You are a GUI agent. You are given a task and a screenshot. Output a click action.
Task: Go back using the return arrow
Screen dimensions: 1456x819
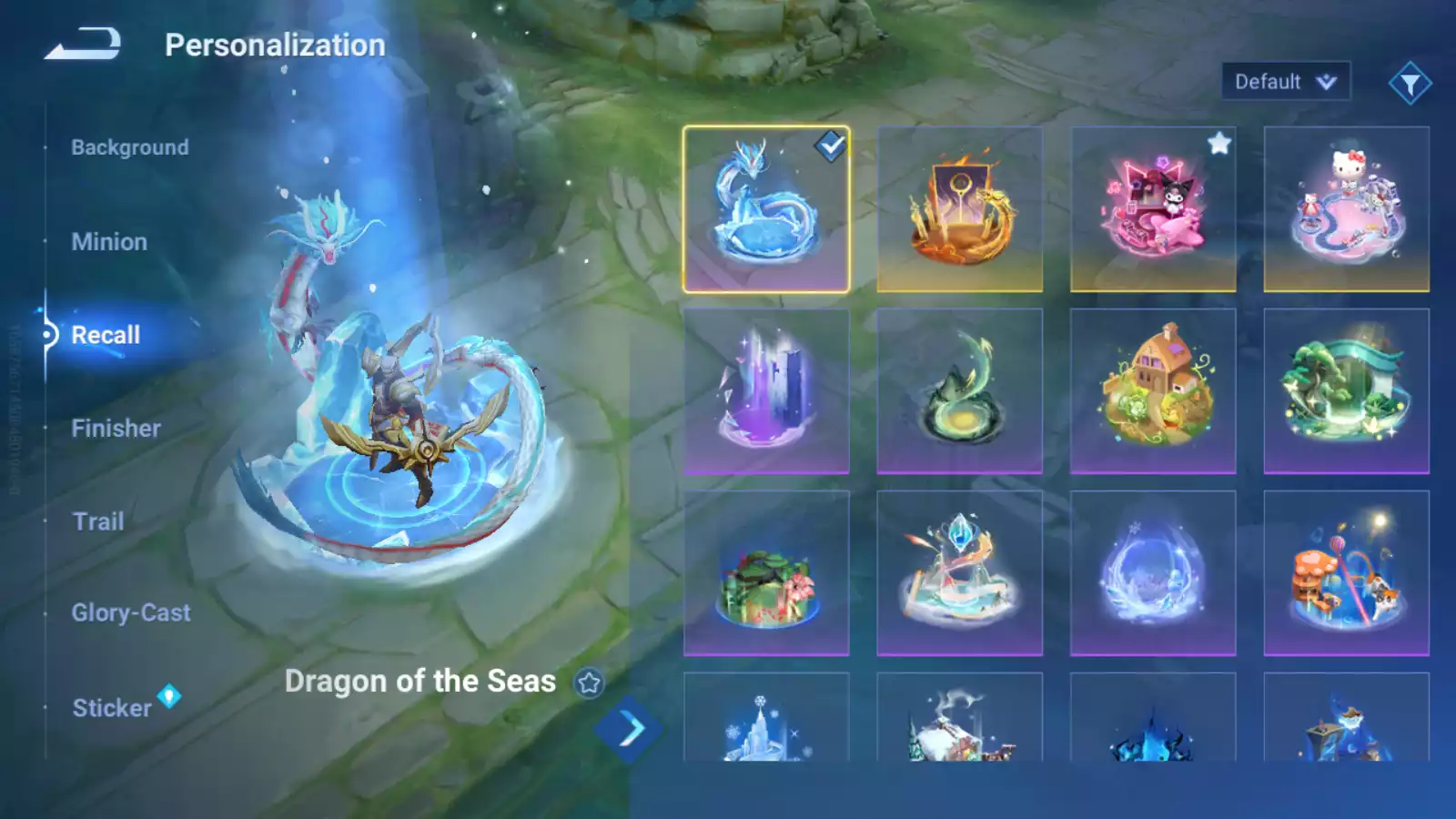click(x=83, y=44)
